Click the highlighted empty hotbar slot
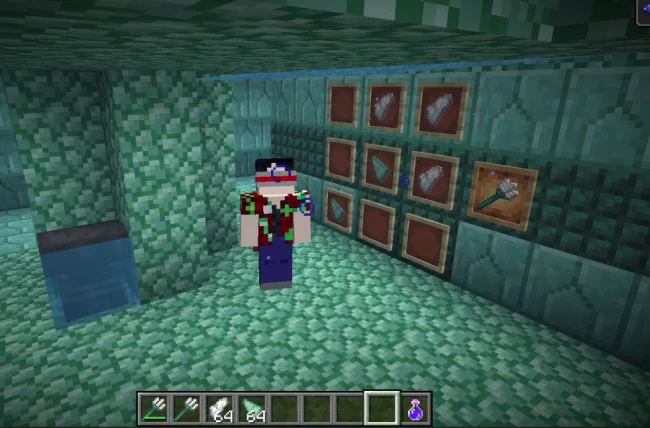 click(x=381, y=408)
